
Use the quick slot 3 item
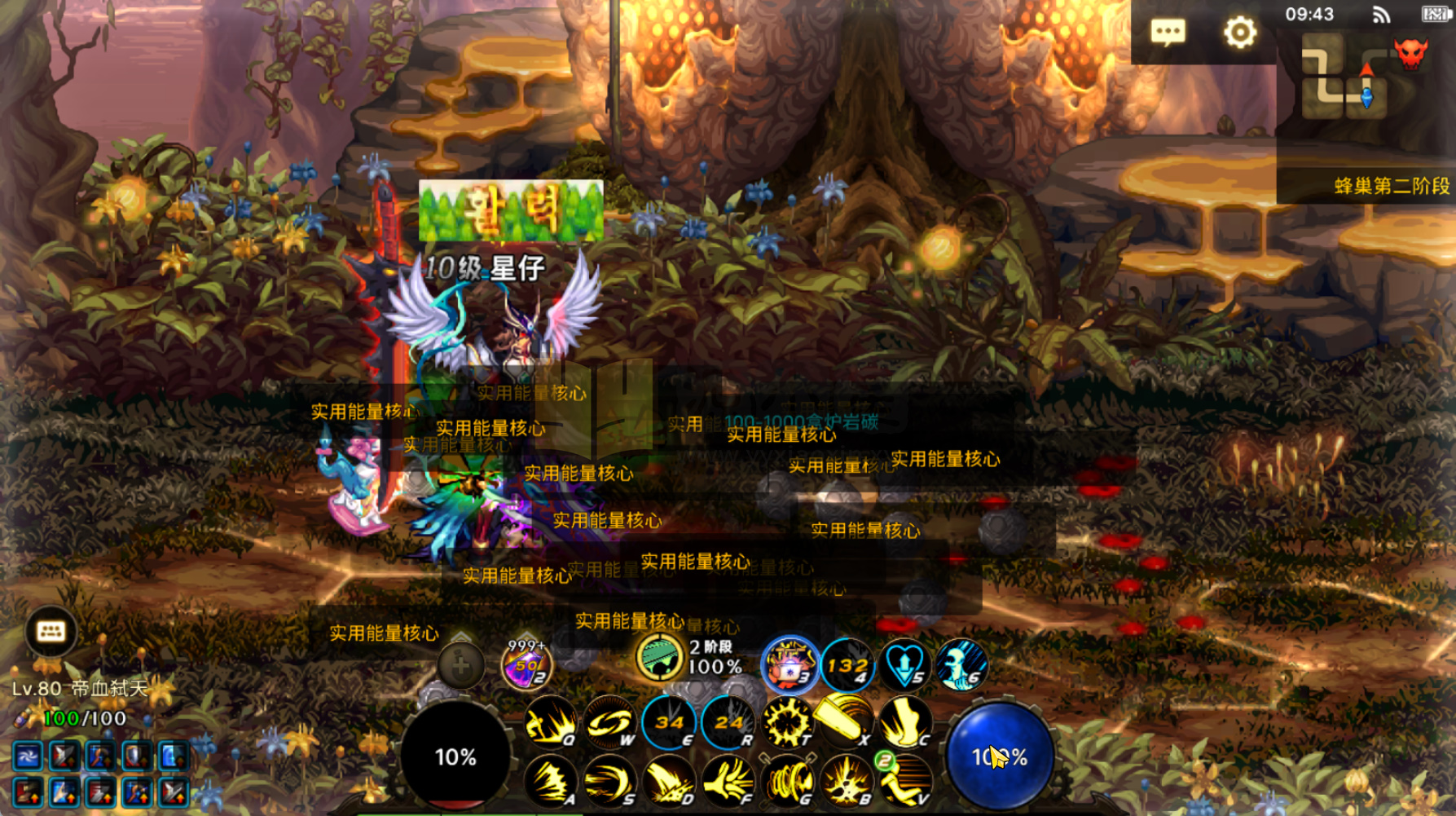(789, 664)
